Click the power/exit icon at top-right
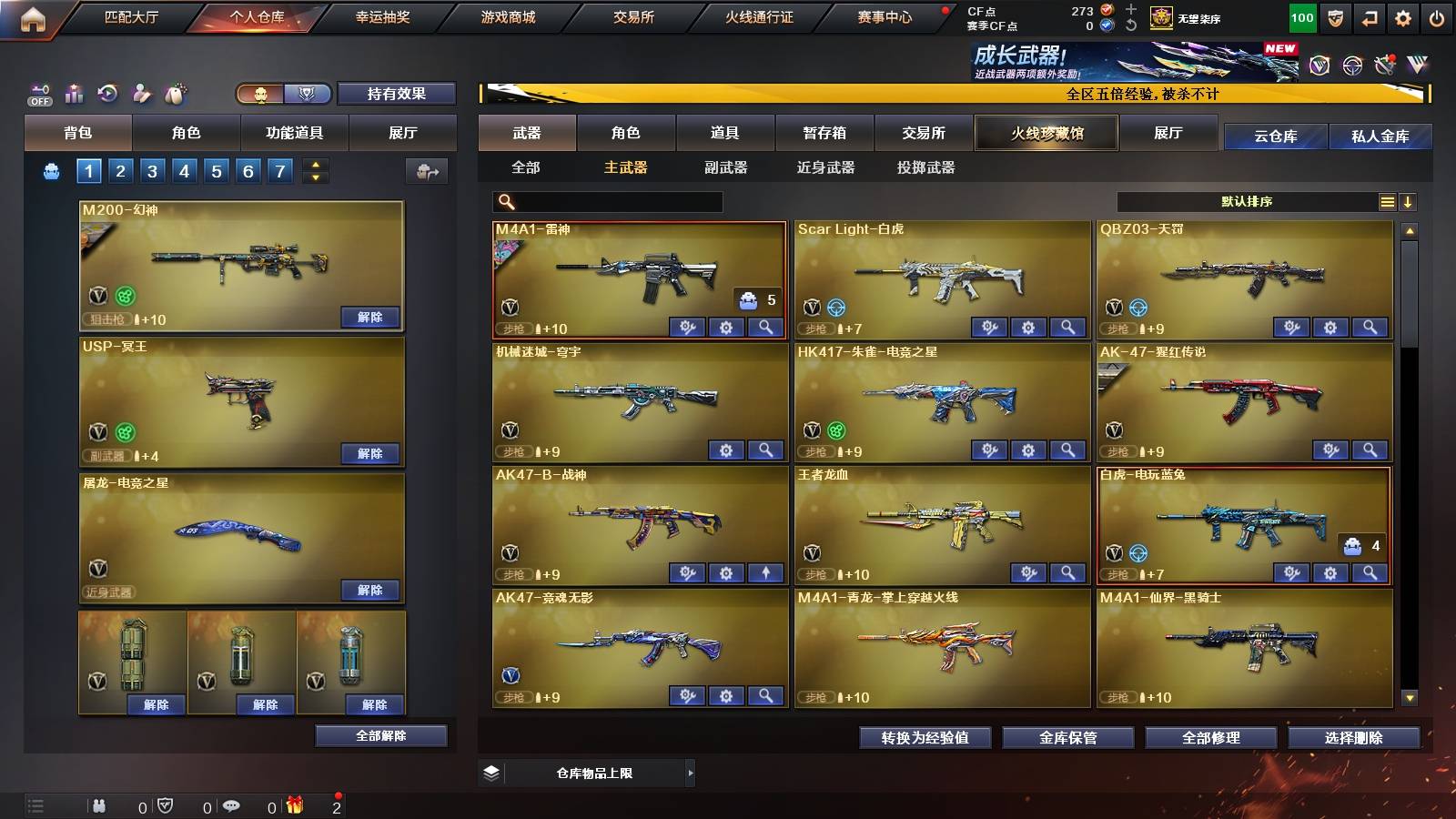The width and height of the screenshot is (1456, 819). click(1437, 17)
